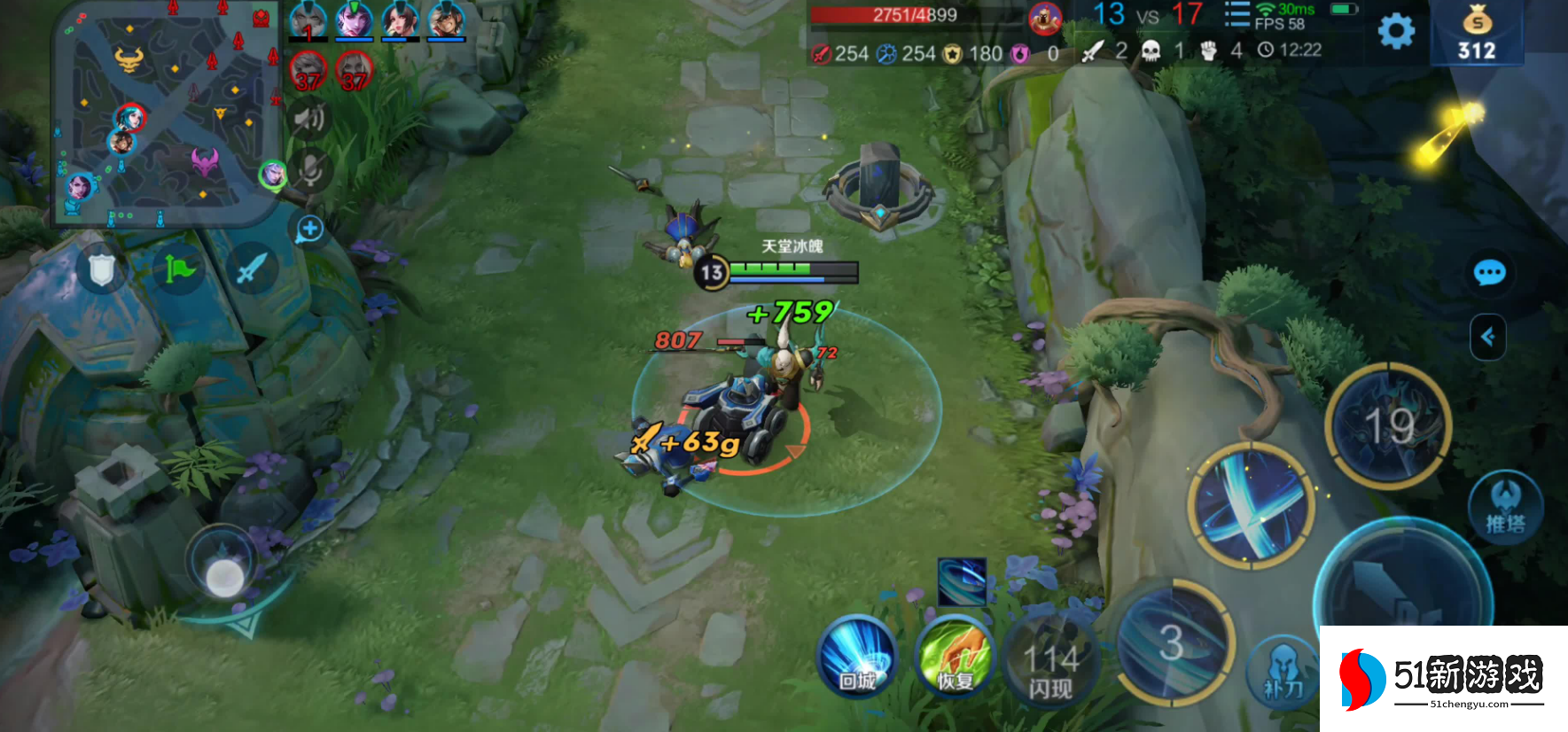Toggle the microphone voice input

click(x=310, y=169)
